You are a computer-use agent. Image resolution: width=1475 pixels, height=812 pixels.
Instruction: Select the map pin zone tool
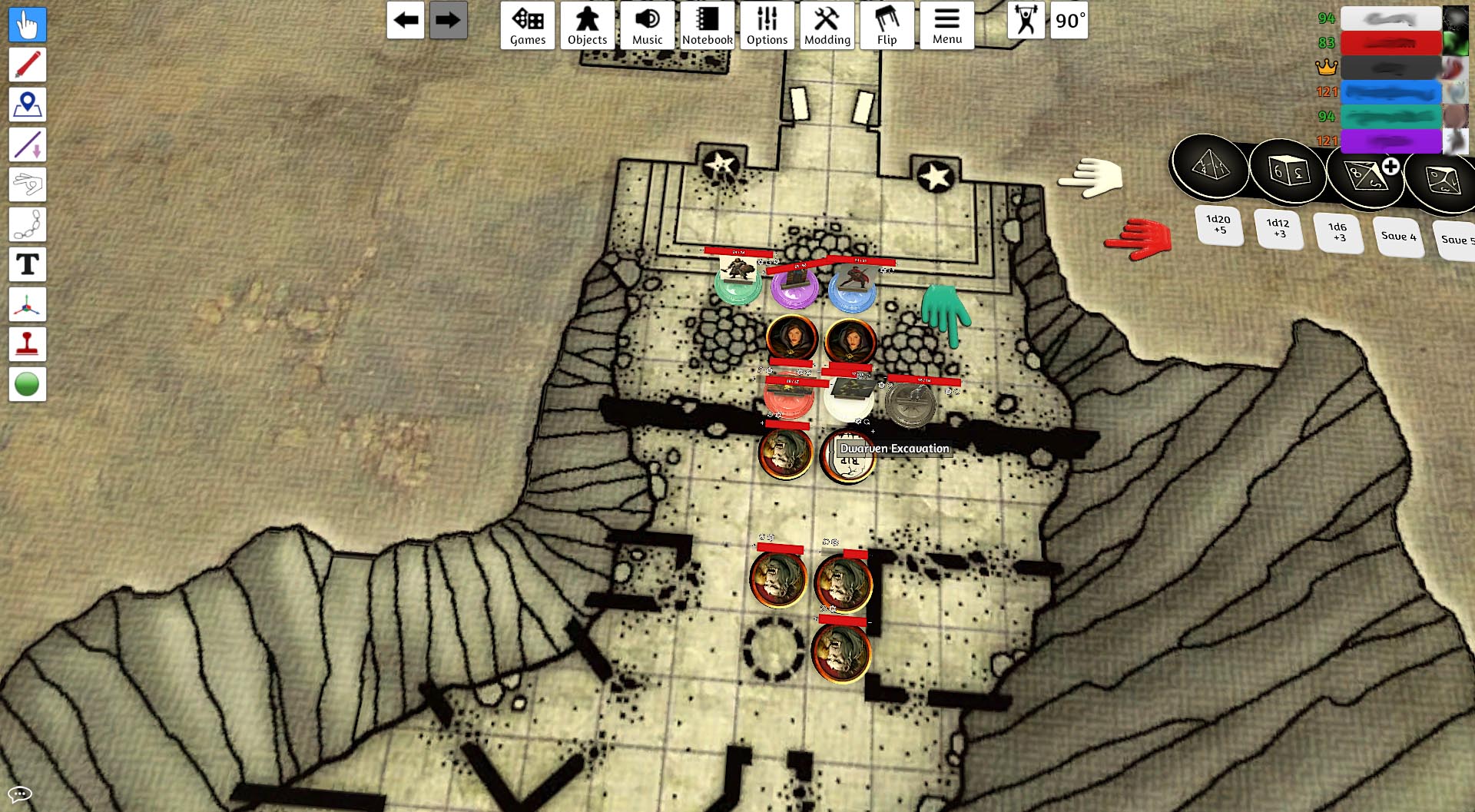coord(28,105)
